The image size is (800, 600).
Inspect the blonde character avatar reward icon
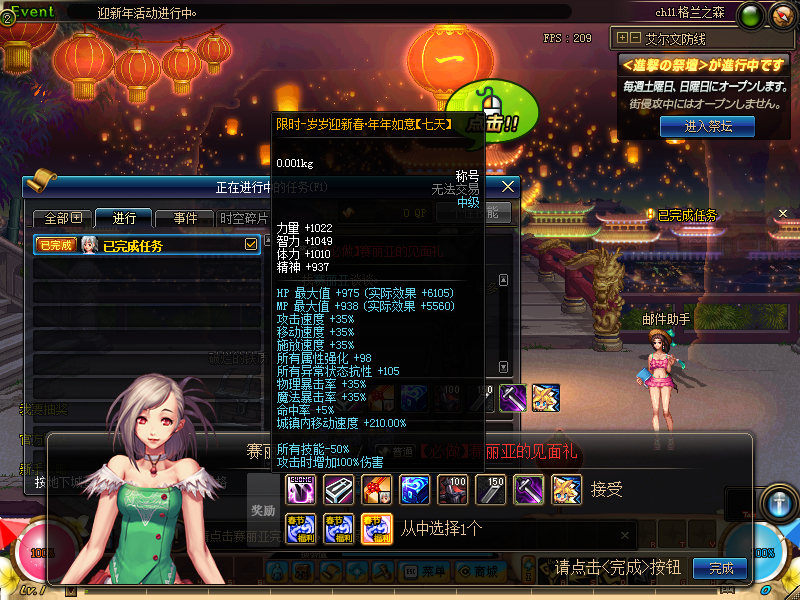pyautogui.click(x=566, y=489)
